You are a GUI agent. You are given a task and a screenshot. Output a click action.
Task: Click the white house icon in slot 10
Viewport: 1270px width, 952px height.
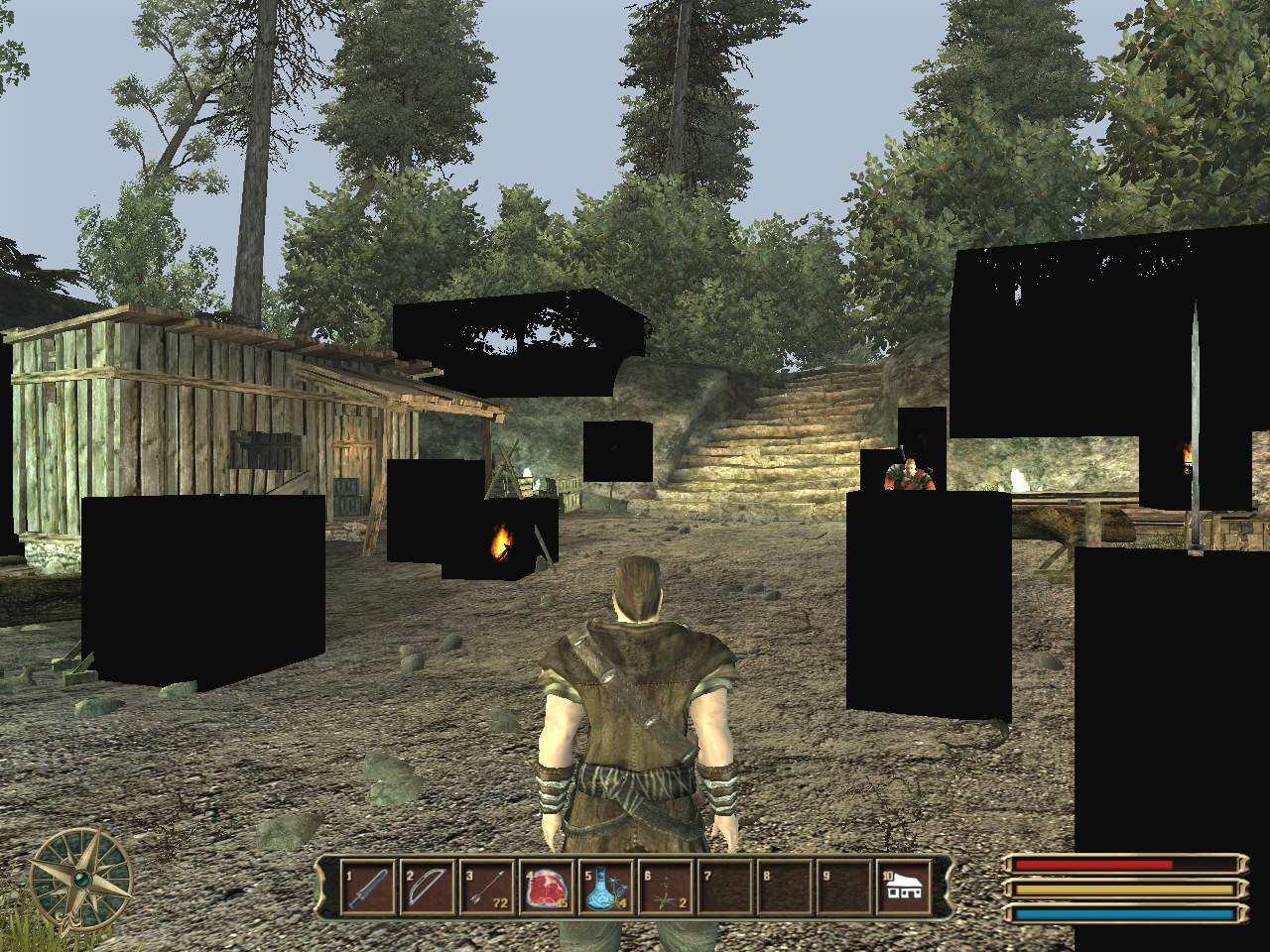(904, 888)
